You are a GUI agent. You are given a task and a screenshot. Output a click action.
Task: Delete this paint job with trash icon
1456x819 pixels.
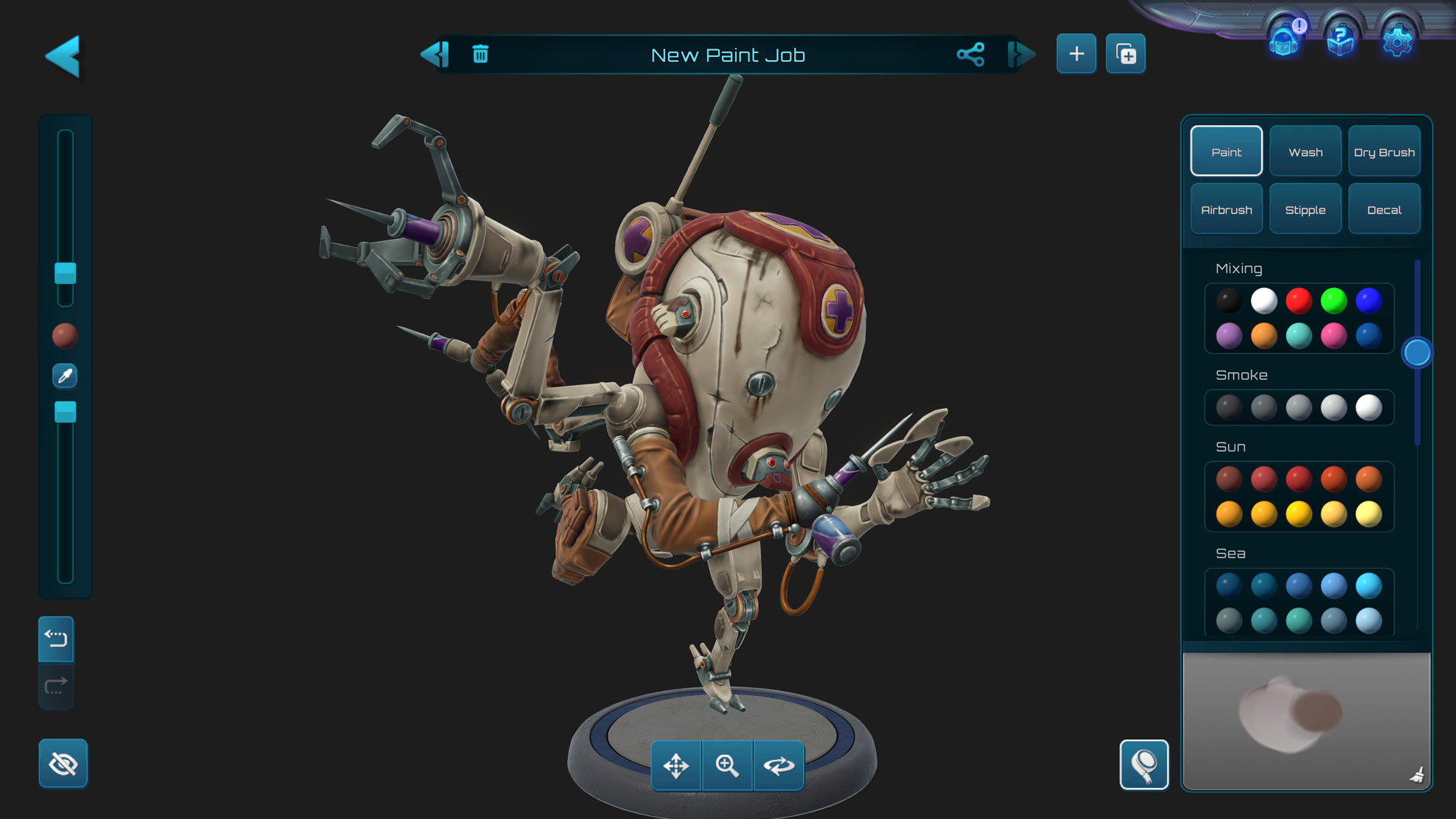coord(480,54)
